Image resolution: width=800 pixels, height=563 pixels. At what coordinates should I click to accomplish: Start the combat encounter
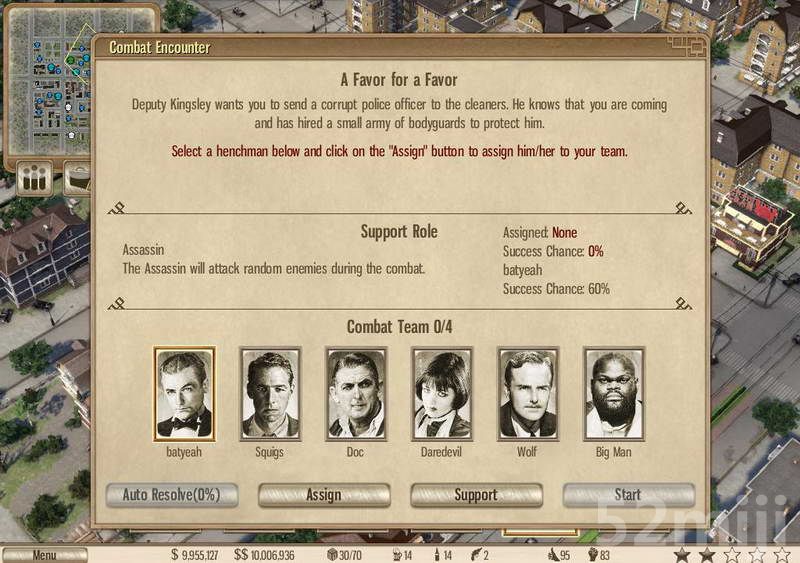pos(628,495)
